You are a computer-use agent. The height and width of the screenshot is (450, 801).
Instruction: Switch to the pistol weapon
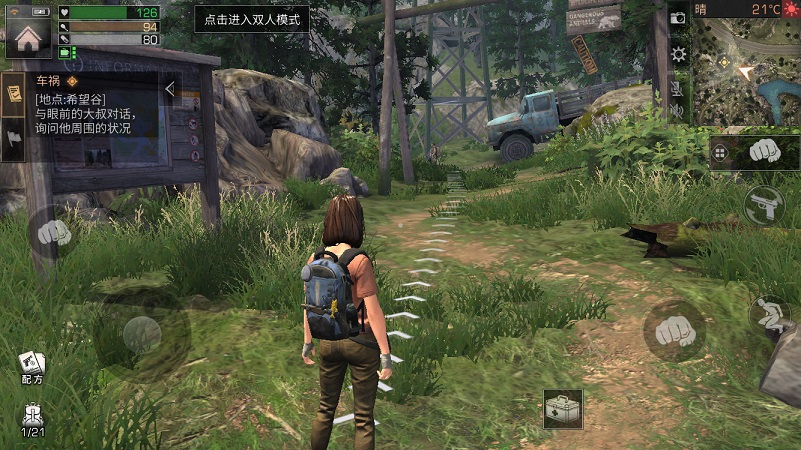(x=763, y=206)
